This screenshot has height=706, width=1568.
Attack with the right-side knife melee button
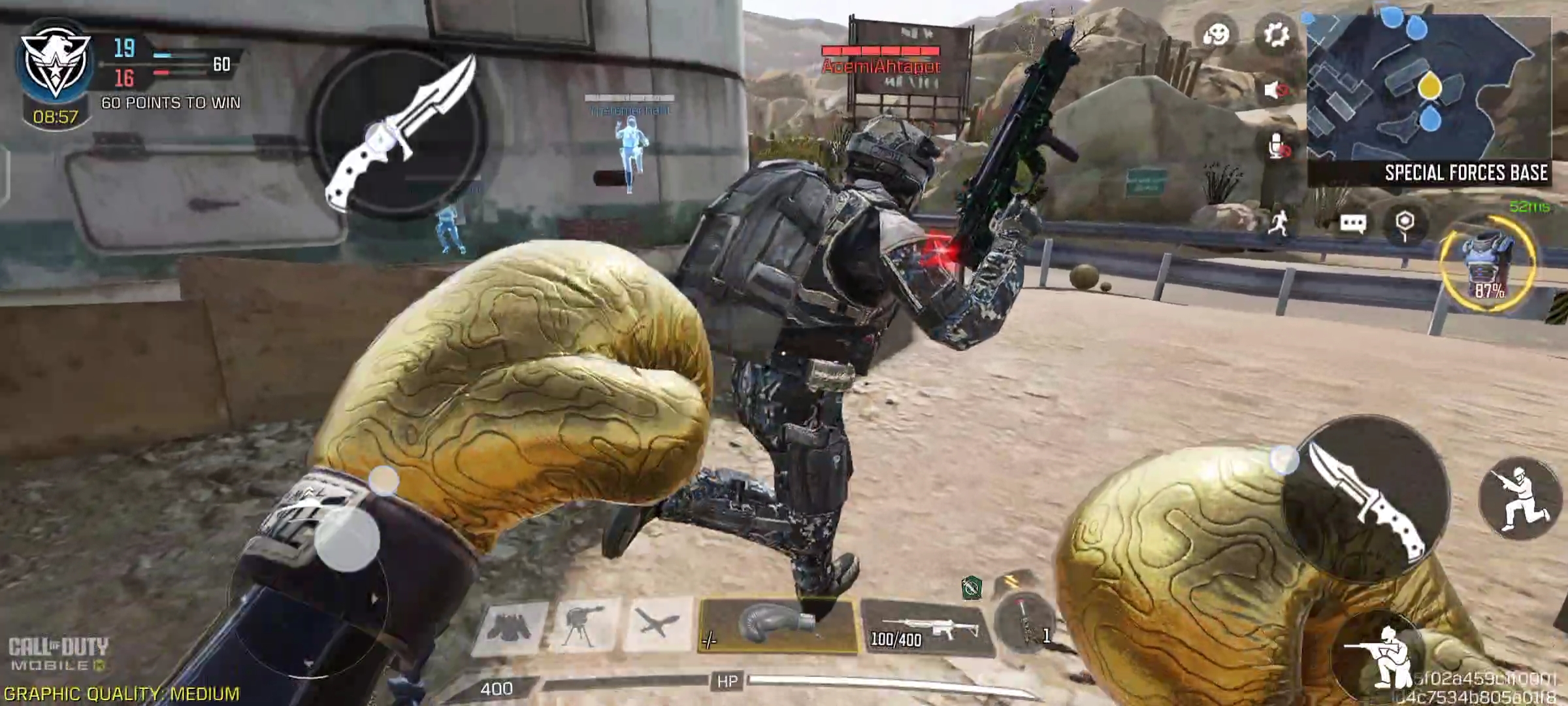click(1367, 497)
